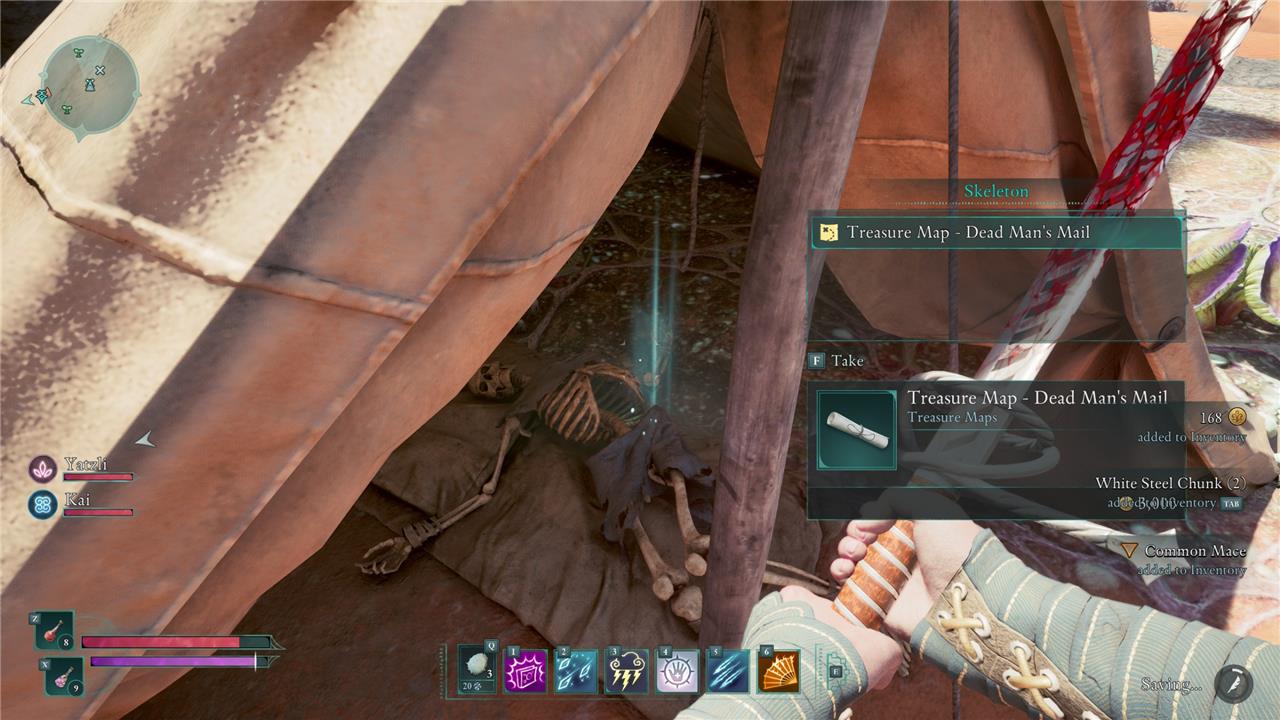Screen dimensions: 1280x720
Task: Cast the storm cloud lightning spell
Action: (x=627, y=671)
